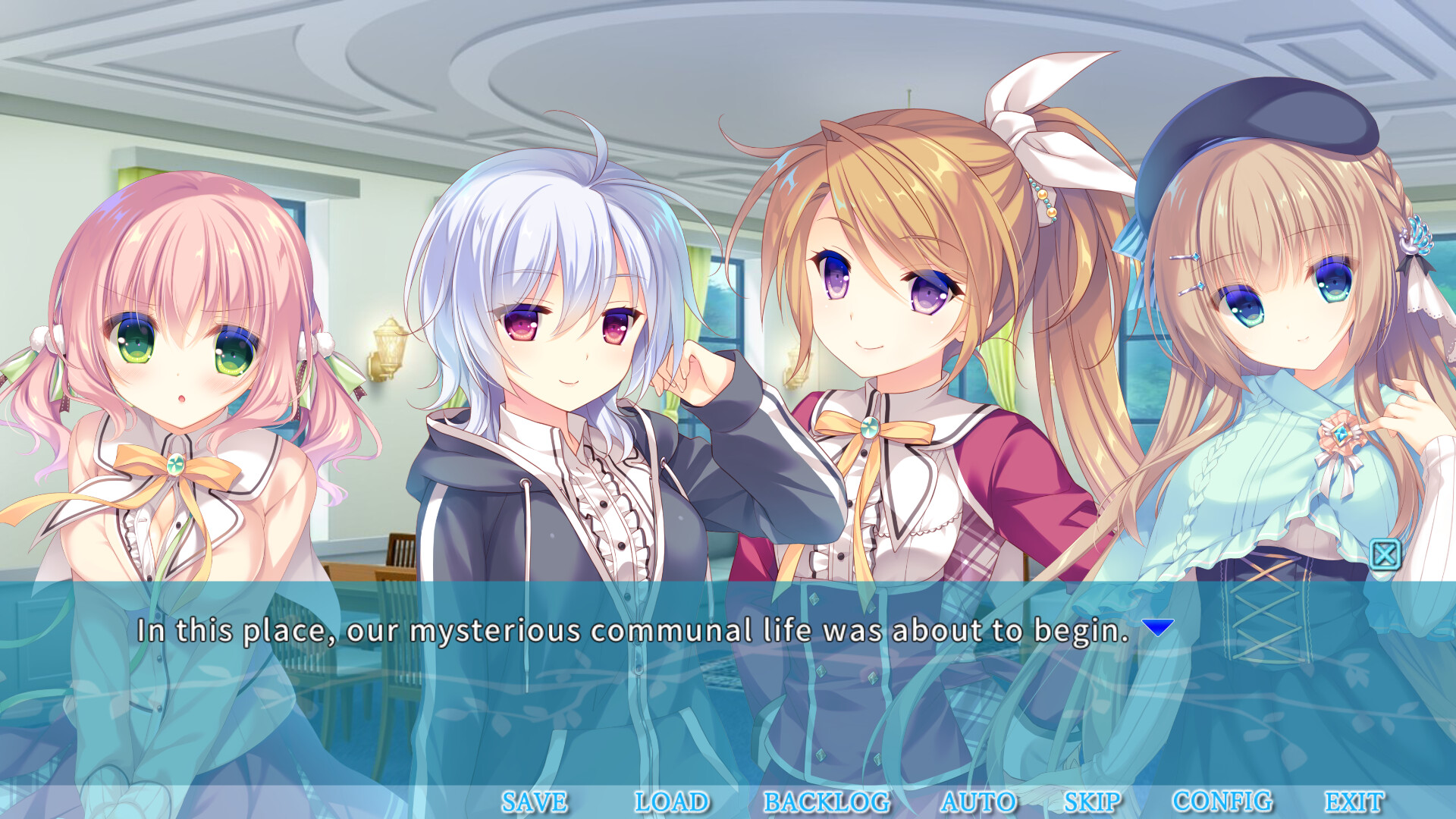View the BACKLOG of previous dialogue

pos(827,799)
